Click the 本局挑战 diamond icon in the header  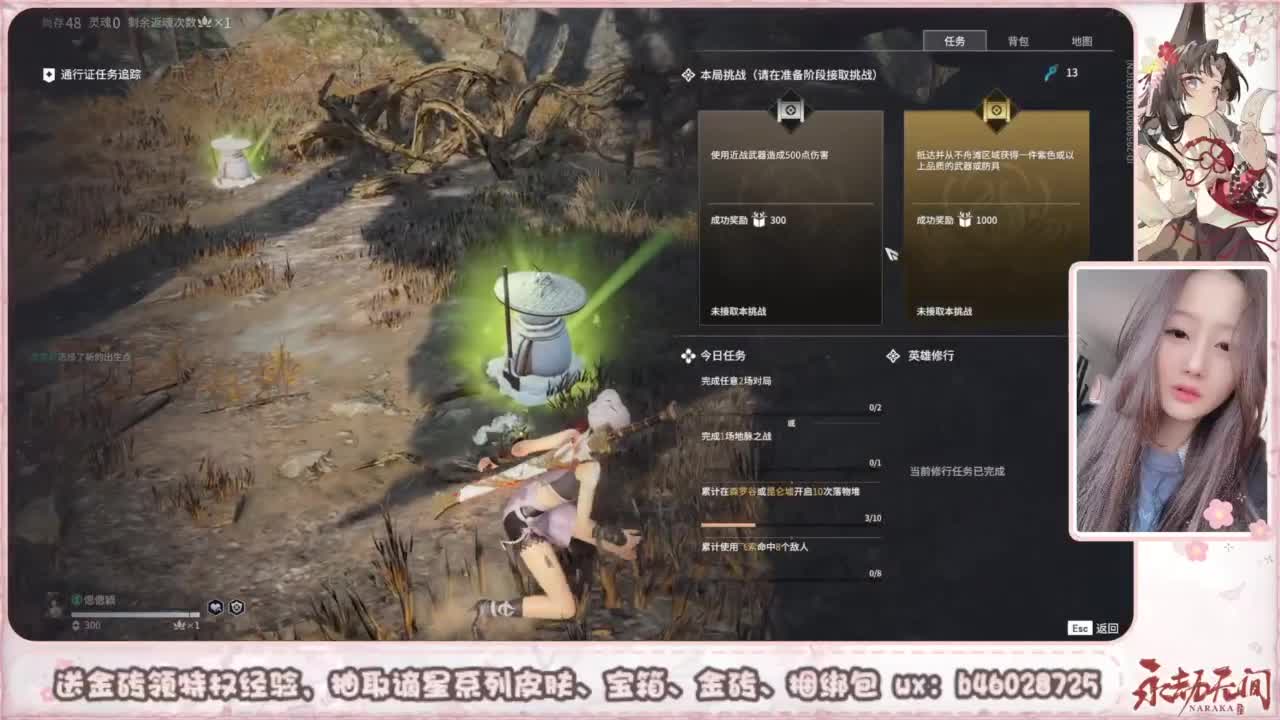687,72
